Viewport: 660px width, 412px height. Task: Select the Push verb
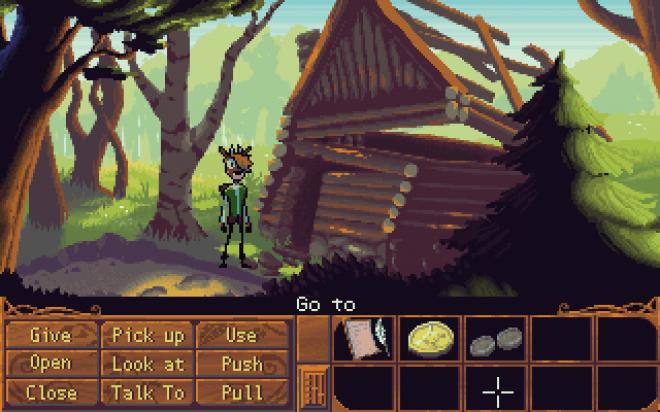241,363
